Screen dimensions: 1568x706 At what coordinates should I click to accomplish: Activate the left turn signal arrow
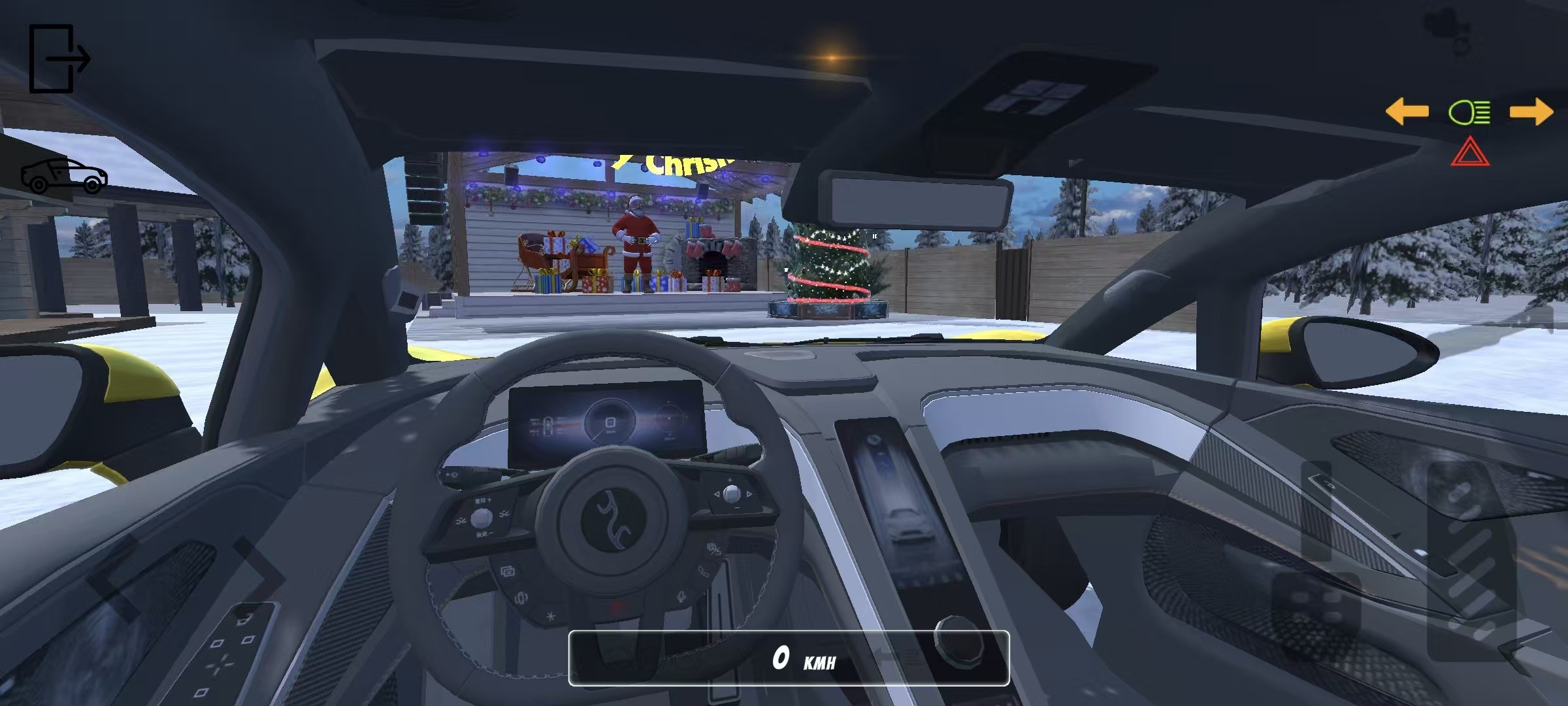tap(1407, 112)
